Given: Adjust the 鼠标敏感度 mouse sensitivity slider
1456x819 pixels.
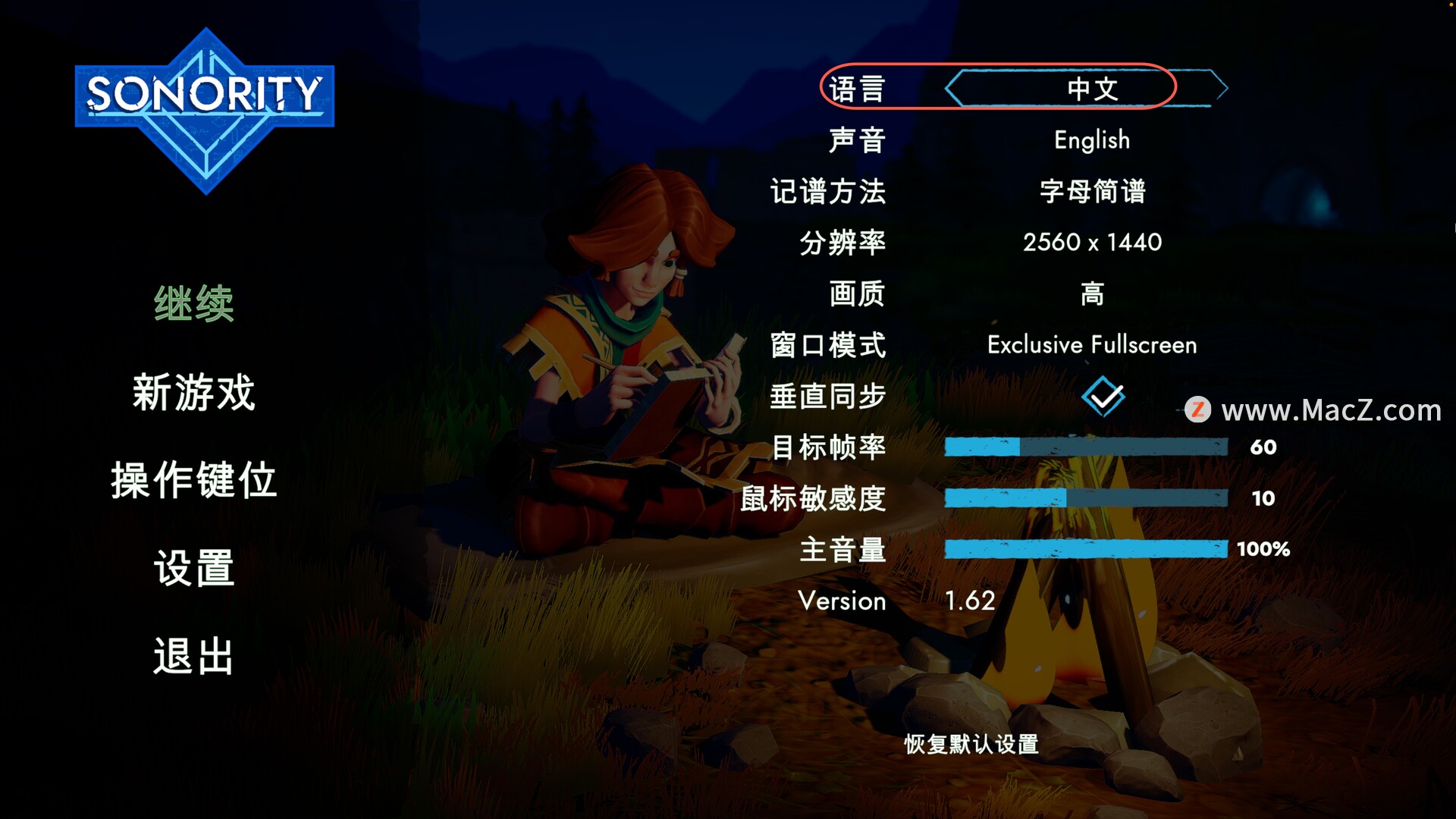Looking at the screenshot, I should 1085,498.
